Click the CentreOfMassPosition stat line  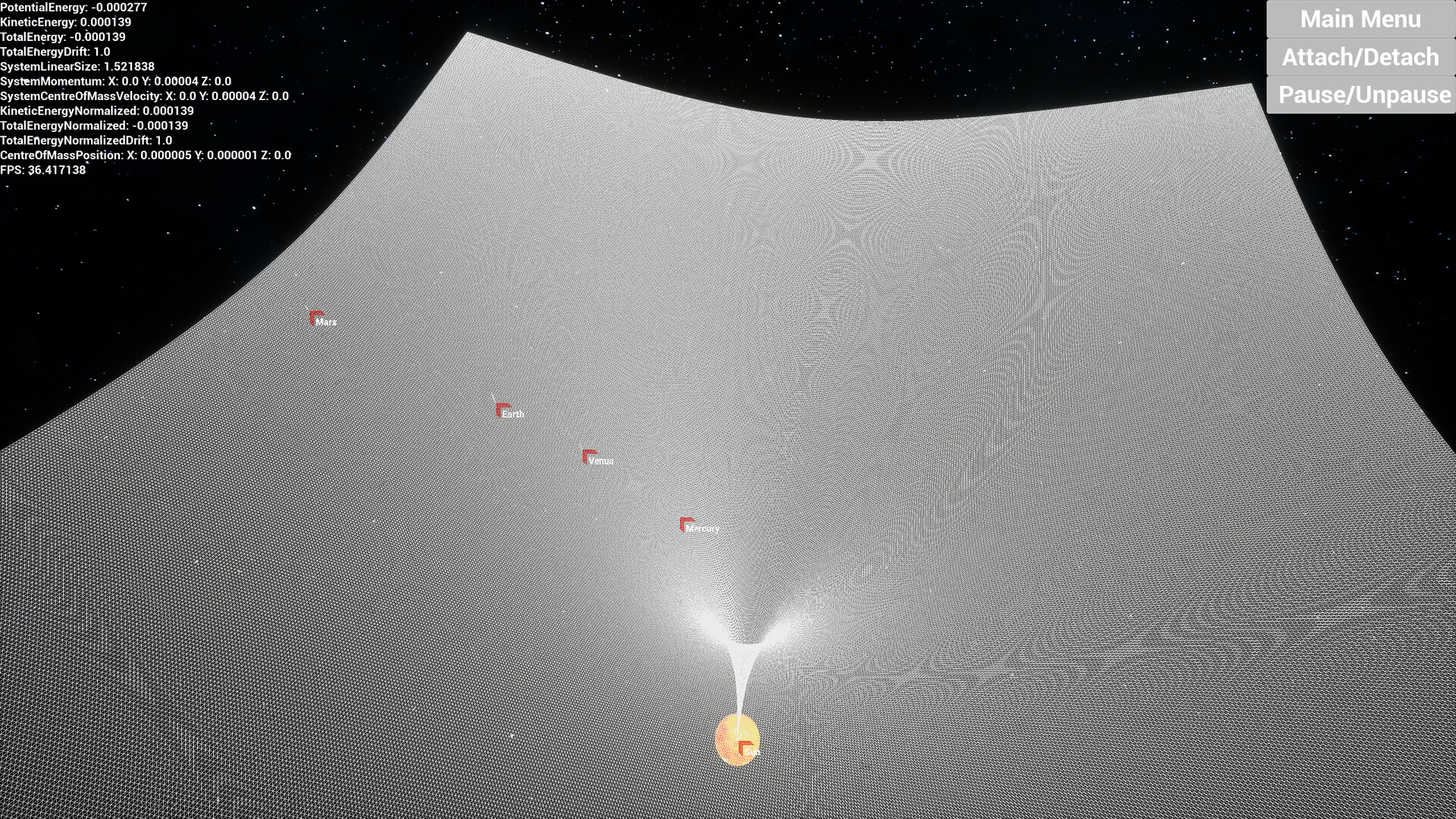tap(144, 157)
